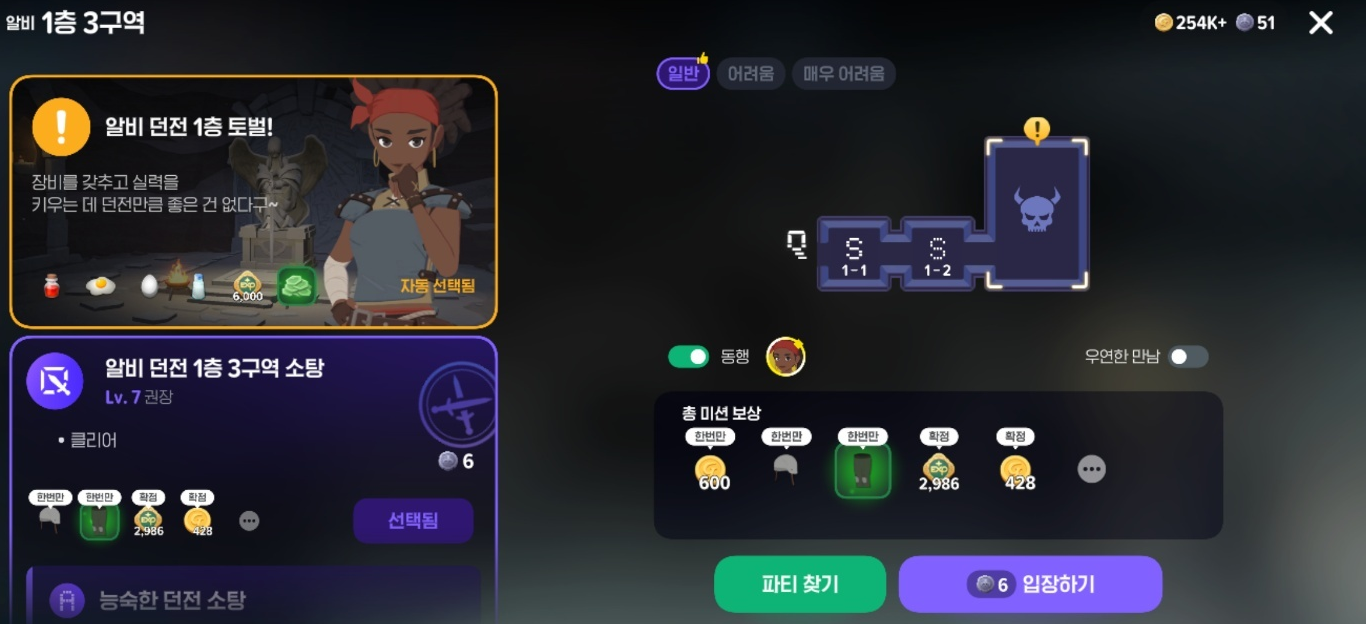Close the dungeon screen with the X
This screenshot has width=1366, height=624.
(1320, 23)
